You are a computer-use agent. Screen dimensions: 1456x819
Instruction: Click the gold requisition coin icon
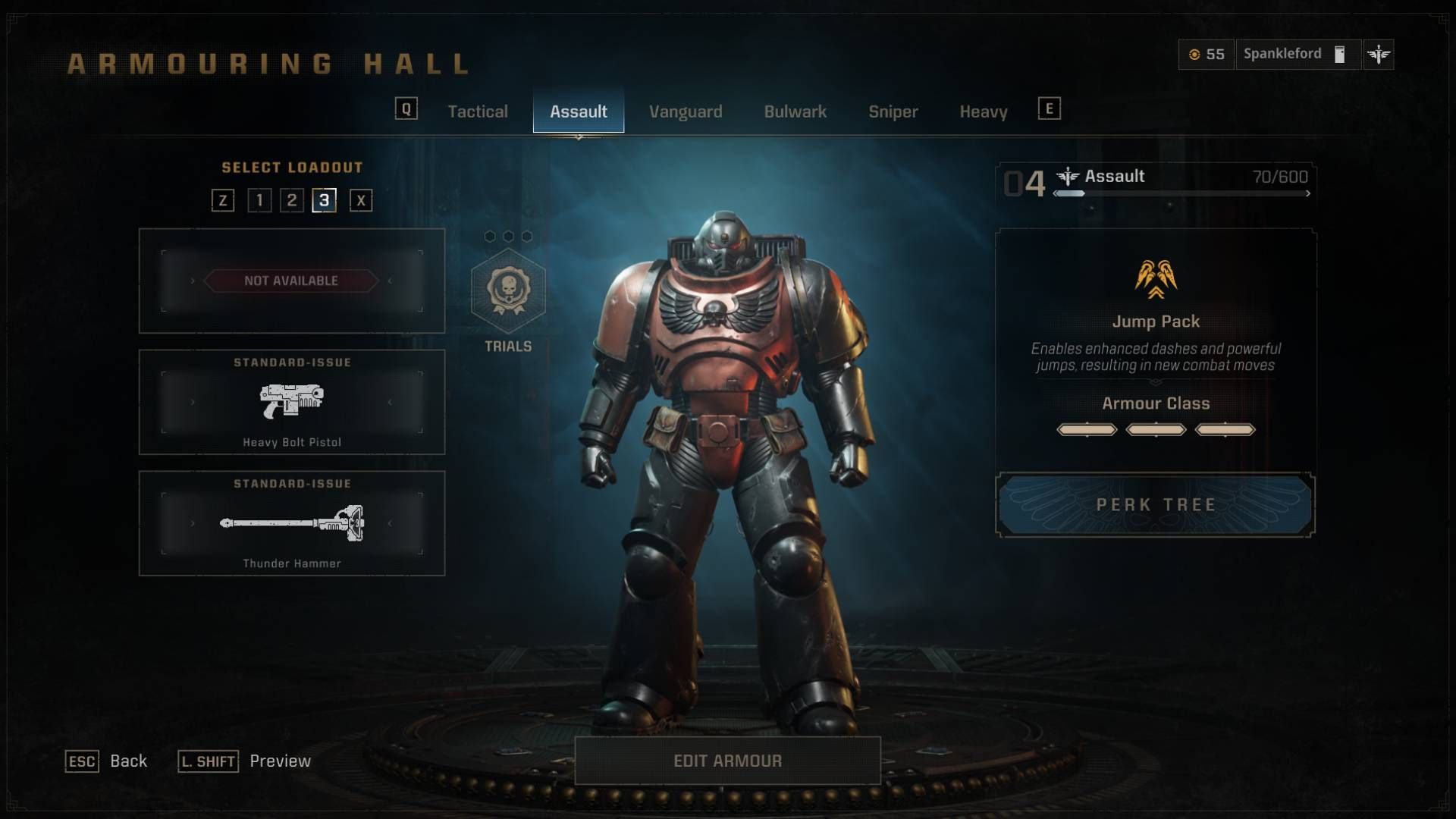[x=1196, y=54]
